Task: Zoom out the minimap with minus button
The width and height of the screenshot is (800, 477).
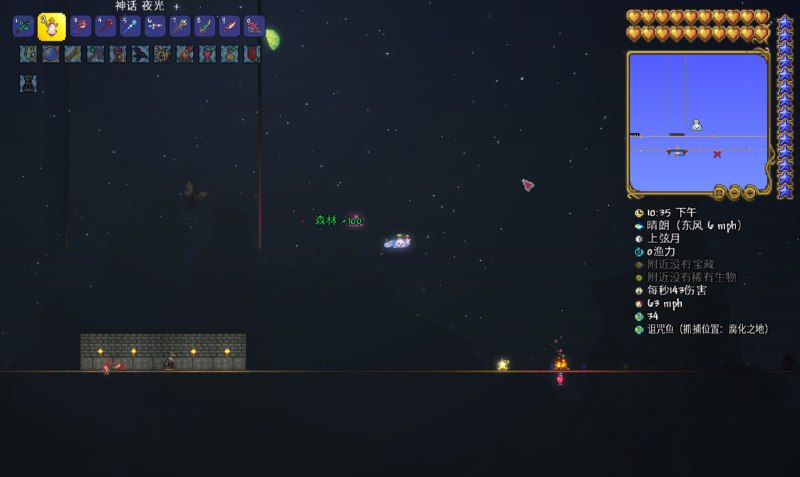Action: tap(734, 191)
